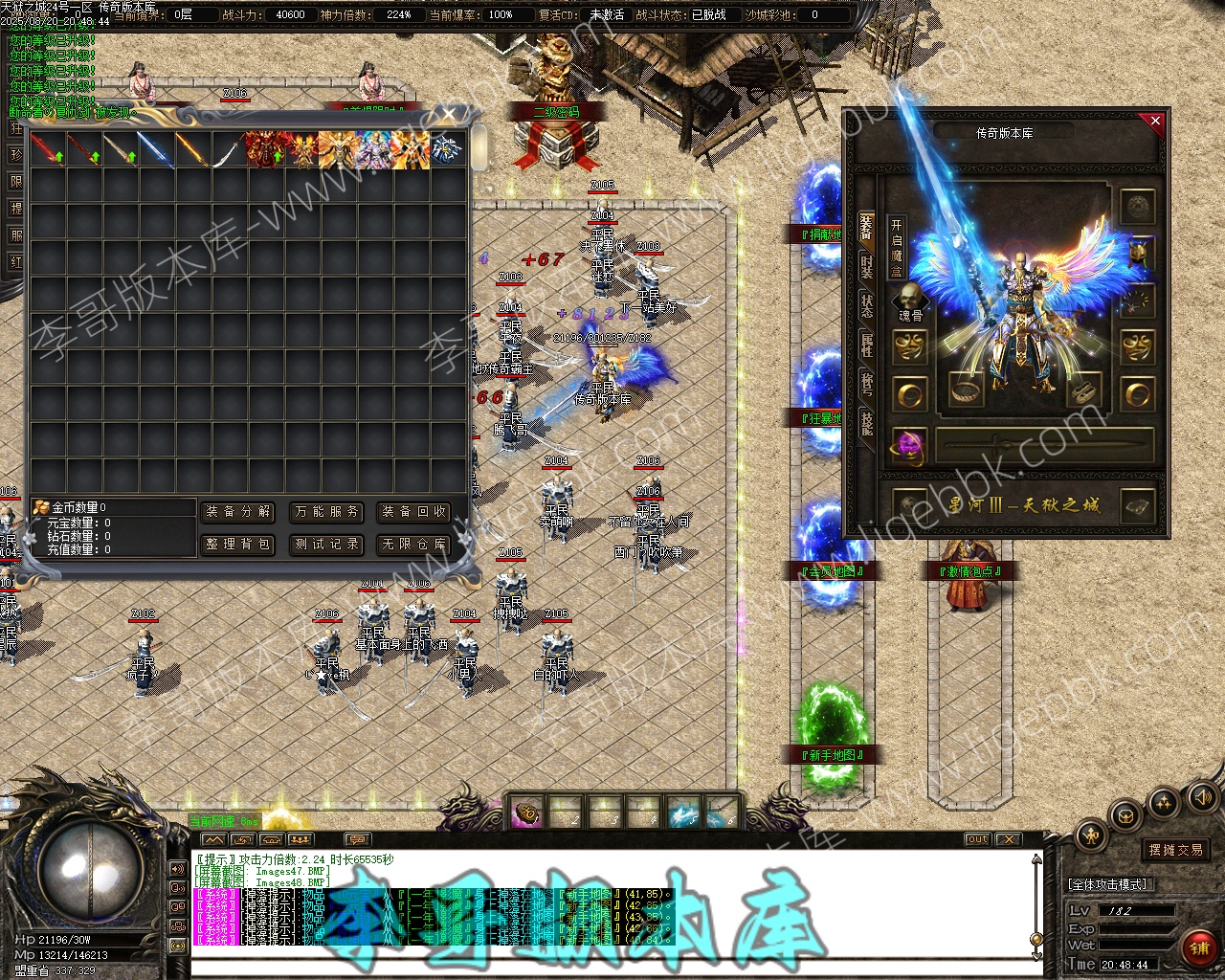Show the 技能 skills tab
This screenshot has height=980, width=1225.
pyautogui.click(x=866, y=422)
